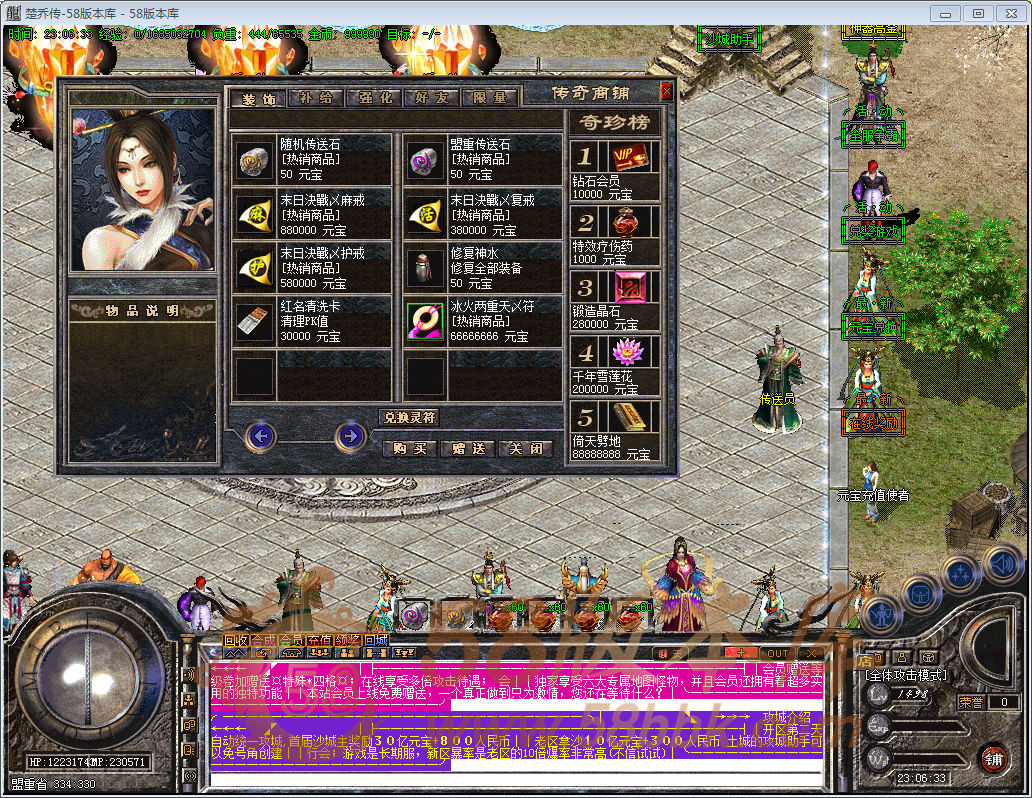Select the 好友 tab

click(x=432, y=98)
